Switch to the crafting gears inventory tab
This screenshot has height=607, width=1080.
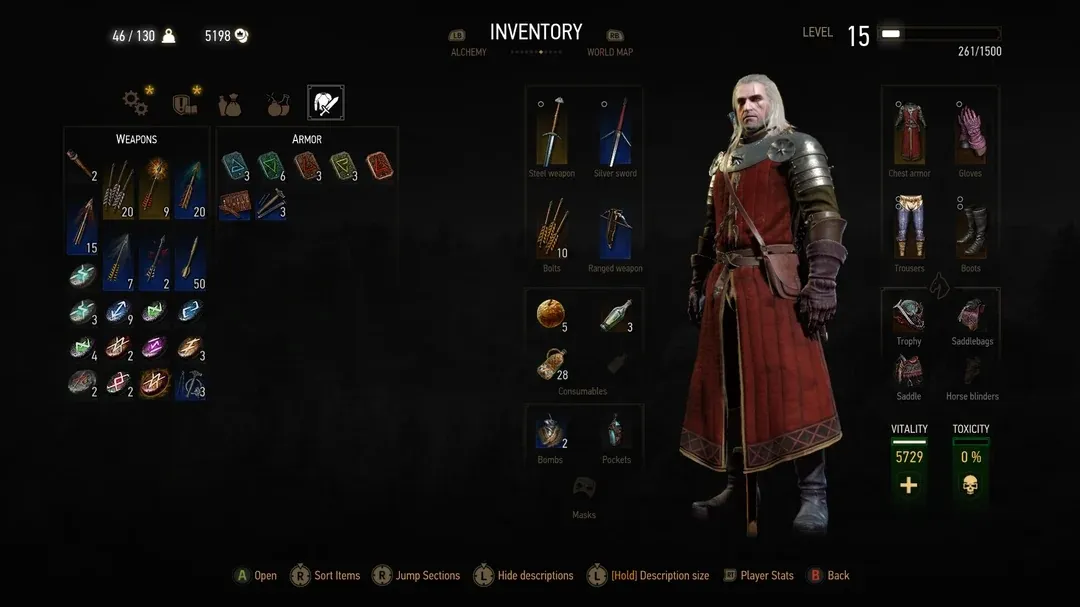(135, 102)
